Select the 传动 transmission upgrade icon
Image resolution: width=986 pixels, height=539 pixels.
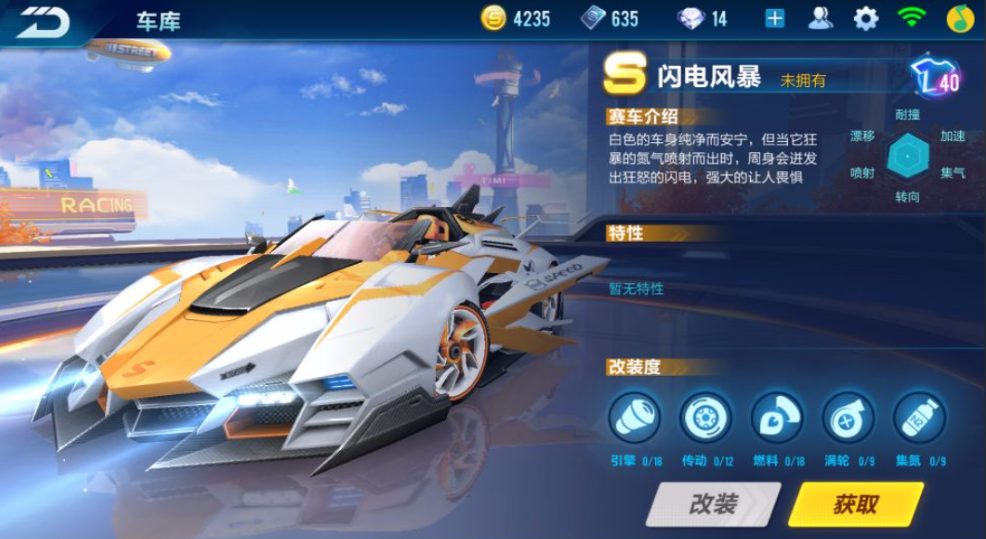click(x=706, y=418)
